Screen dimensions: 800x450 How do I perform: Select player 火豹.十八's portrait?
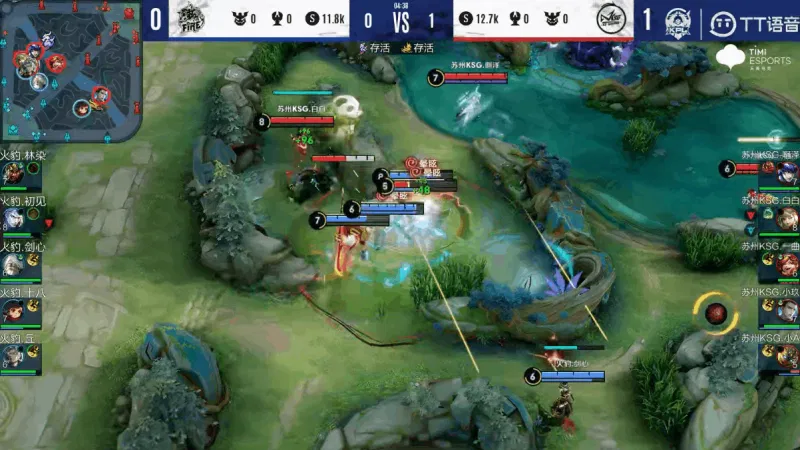[14, 311]
